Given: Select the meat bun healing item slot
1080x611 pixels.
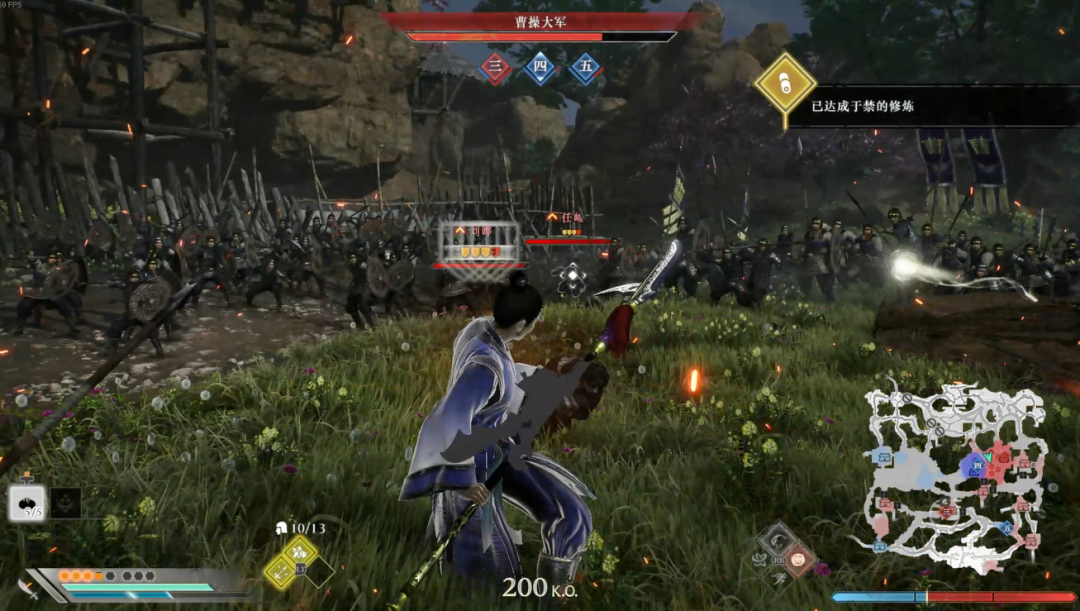Looking at the screenshot, I should pyautogui.click(x=27, y=502).
